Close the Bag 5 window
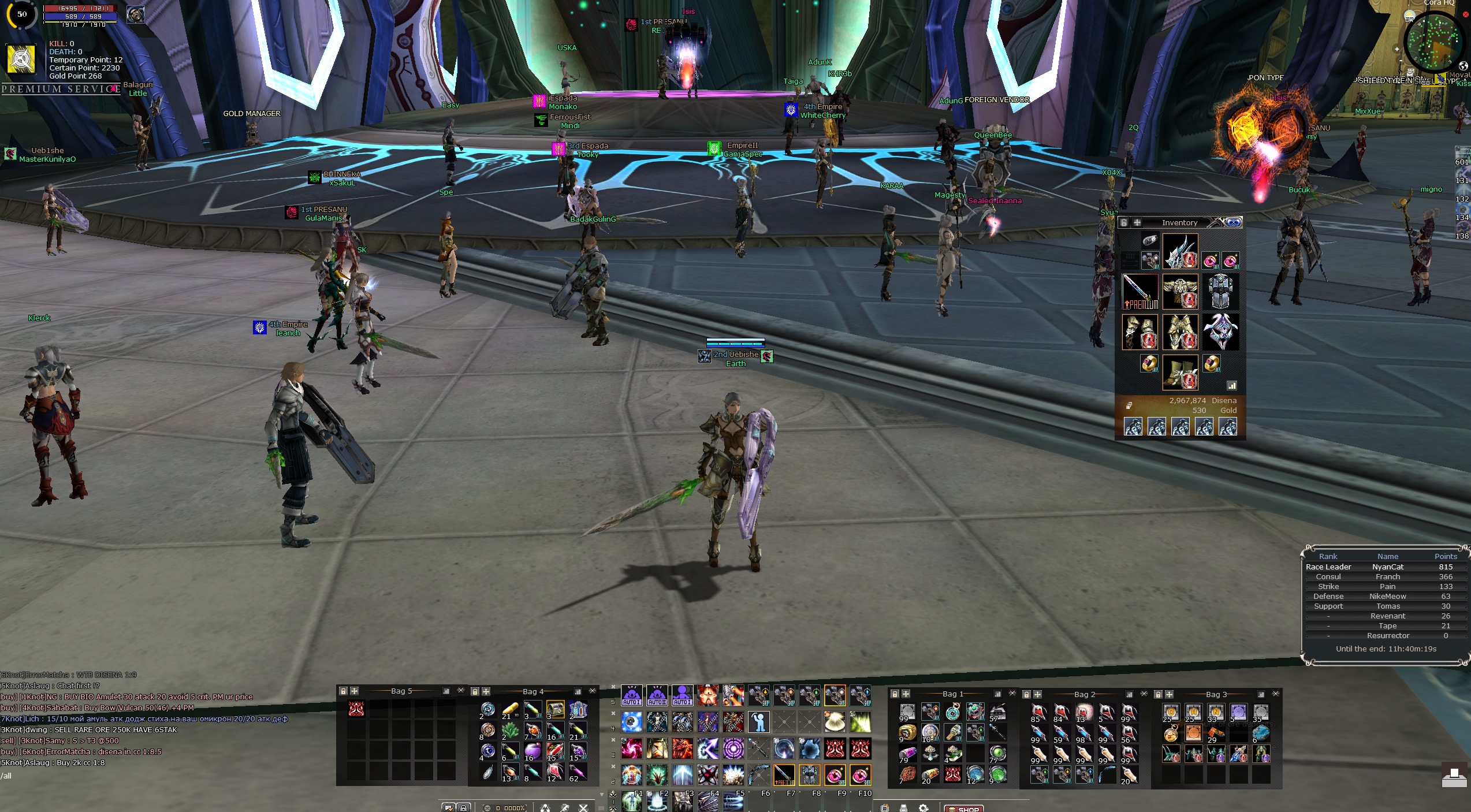1471x812 pixels. [x=461, y=691]
